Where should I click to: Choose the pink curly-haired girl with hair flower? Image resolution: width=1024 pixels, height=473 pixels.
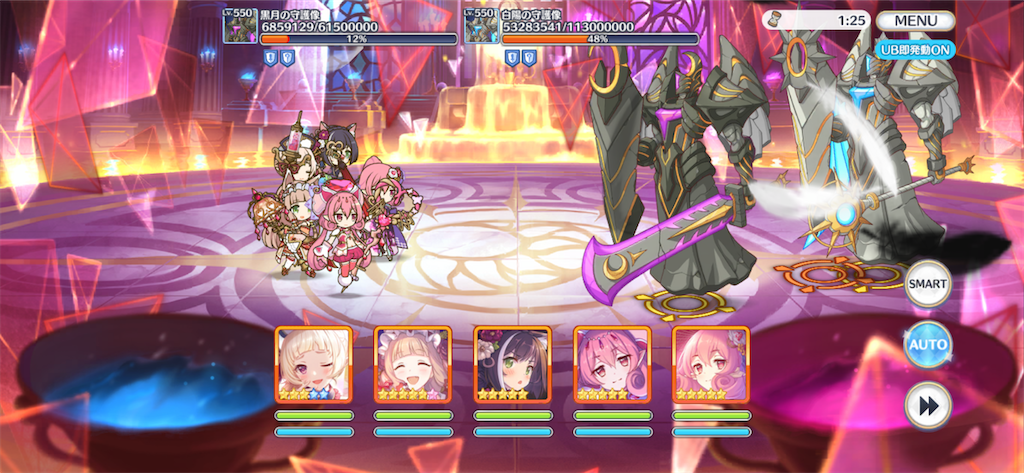pyautogui.click(x=711, y=364)
